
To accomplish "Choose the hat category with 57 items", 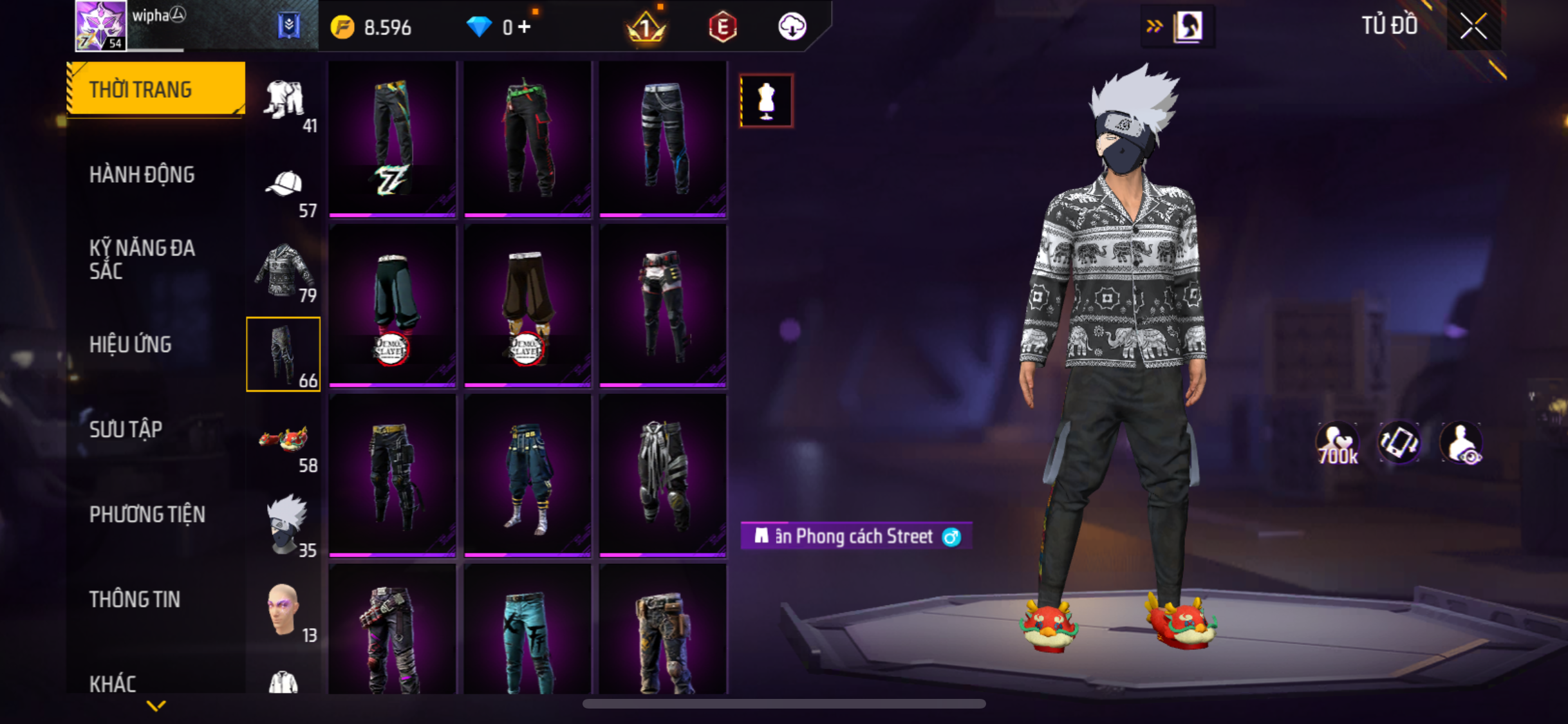I will coord(284,185).
